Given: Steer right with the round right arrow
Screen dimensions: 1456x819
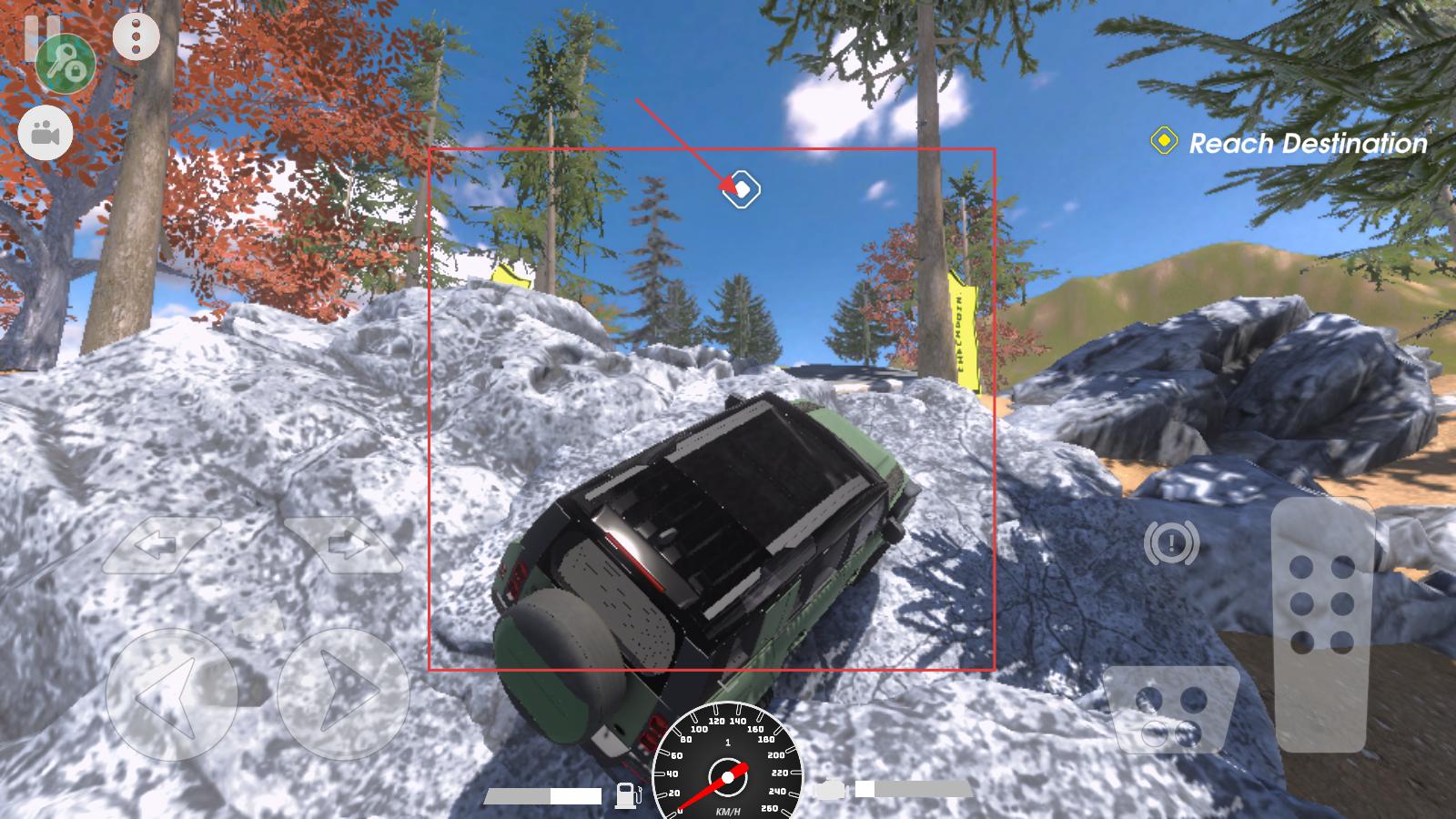Looking at the screenshot, I should coord(342,695).
